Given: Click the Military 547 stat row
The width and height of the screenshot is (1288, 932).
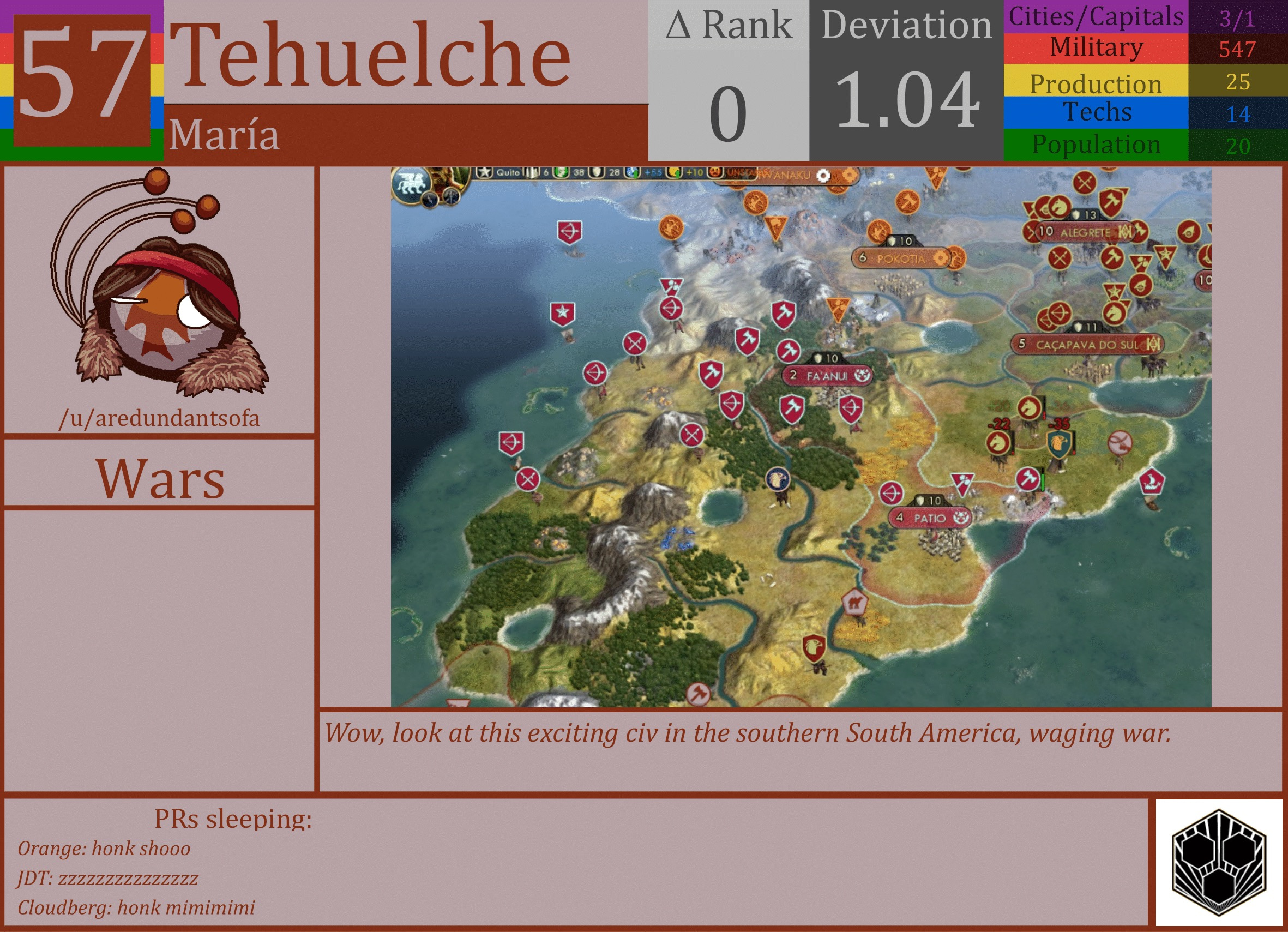Looking at the screenshot, I should pyautogui.click(x=1130, y=49).
